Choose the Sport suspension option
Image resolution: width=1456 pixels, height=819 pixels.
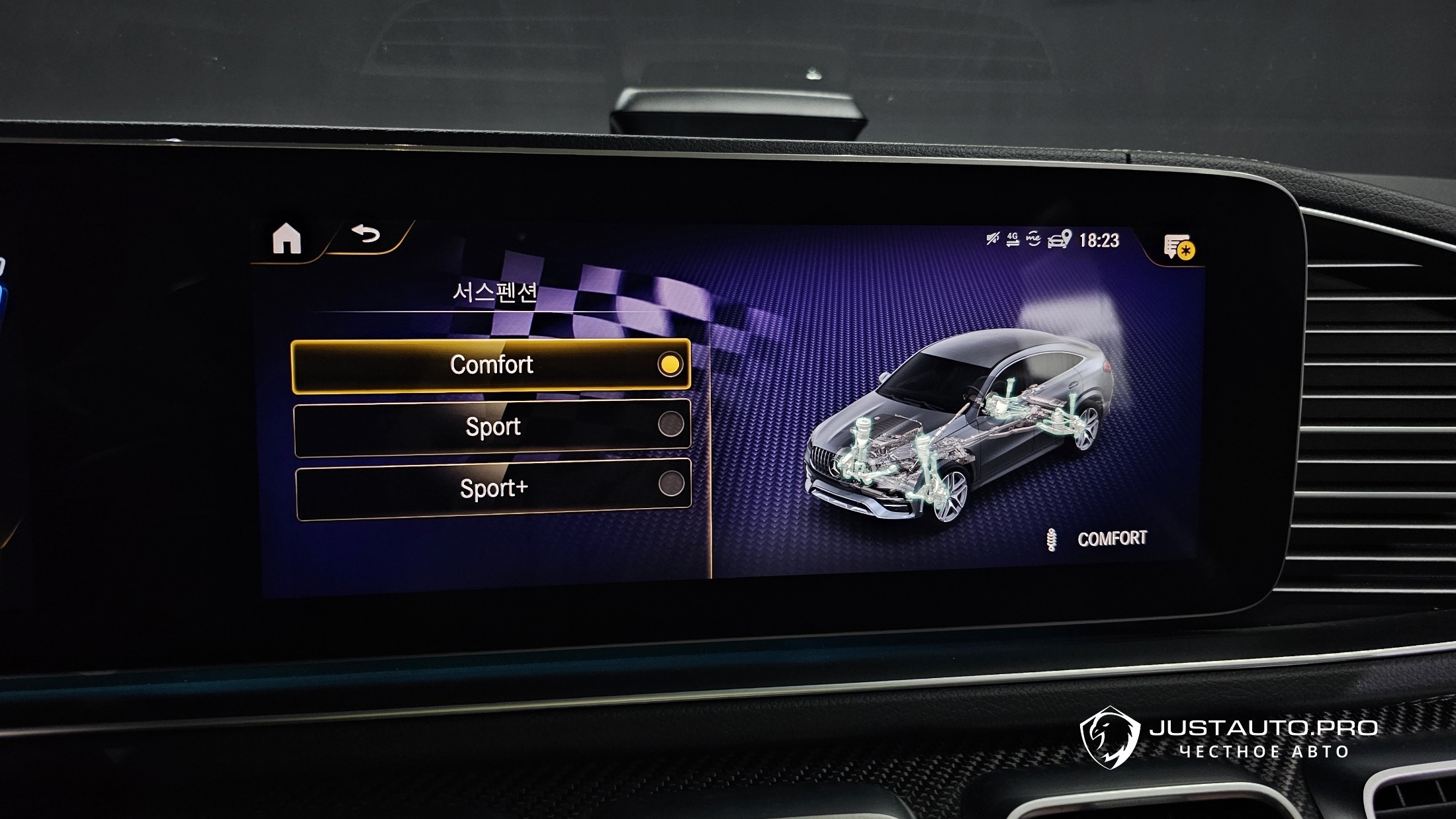tap(492, 427)
